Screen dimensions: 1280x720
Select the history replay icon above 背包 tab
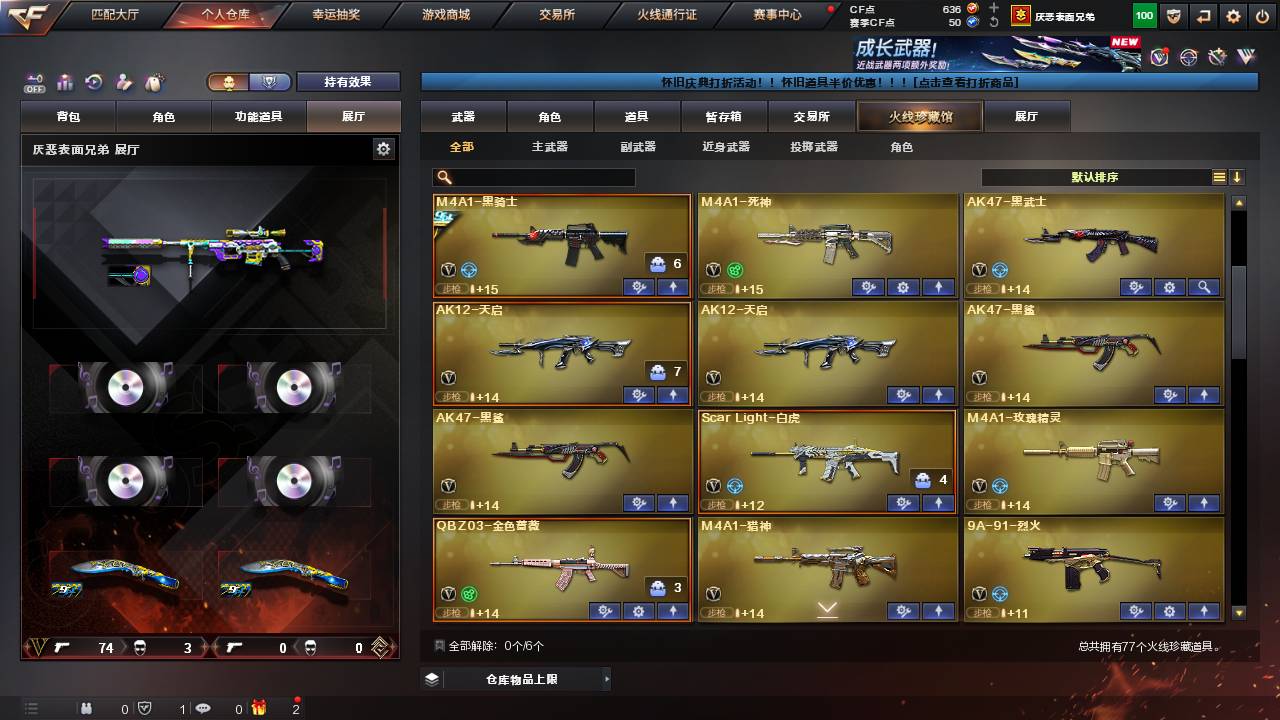[92, 80]
